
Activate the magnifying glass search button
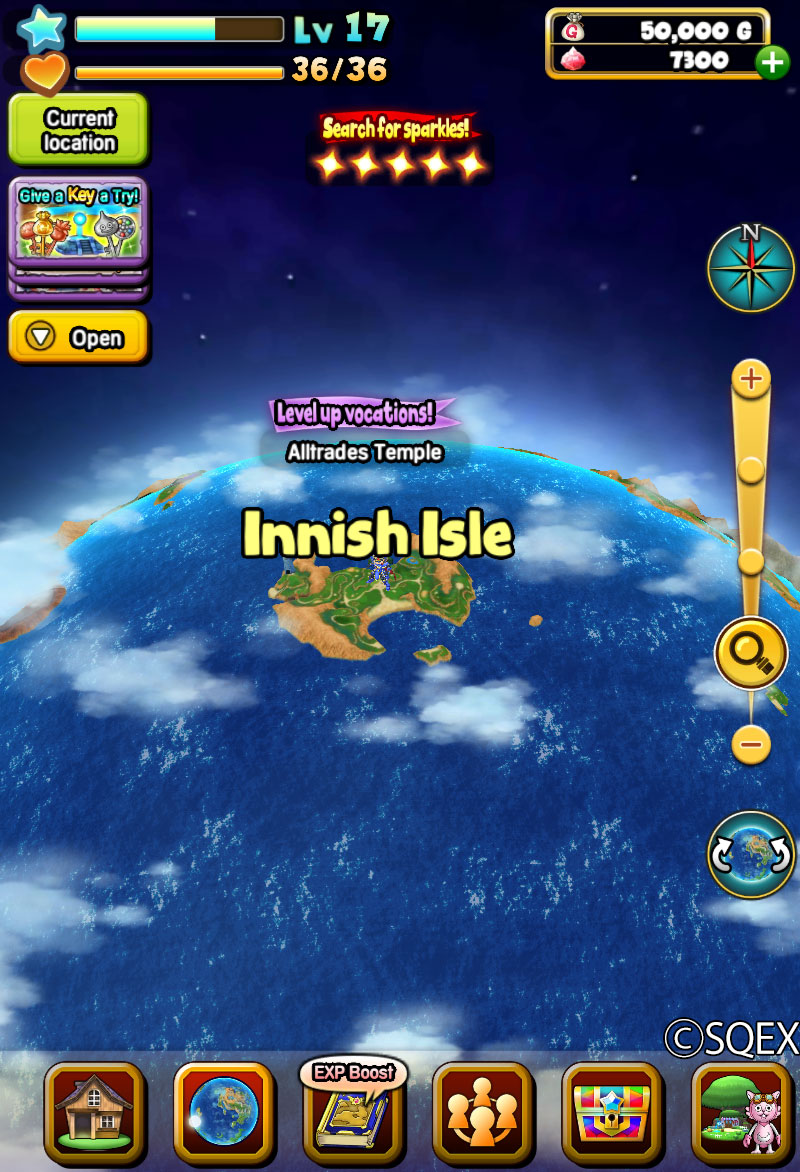pyautogui.click(x=751, y=653)
